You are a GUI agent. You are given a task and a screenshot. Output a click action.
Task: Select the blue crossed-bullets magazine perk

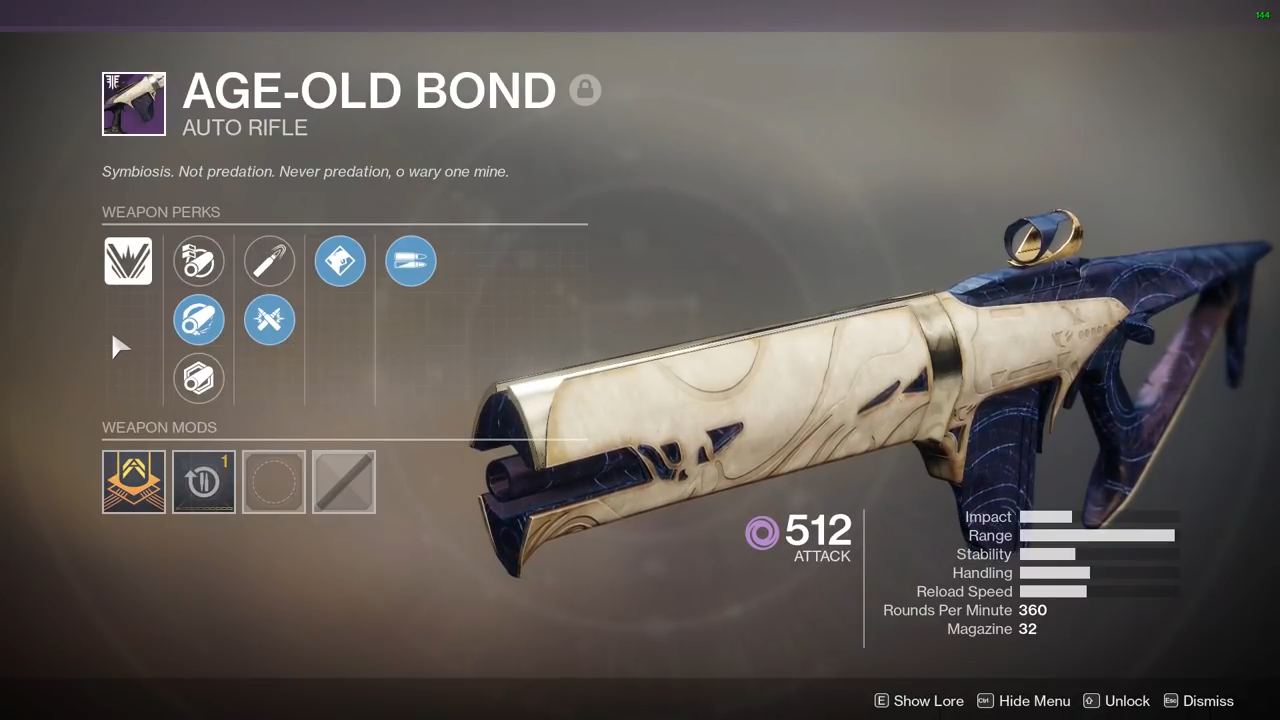pyautogui.click(x=269, y=320)
